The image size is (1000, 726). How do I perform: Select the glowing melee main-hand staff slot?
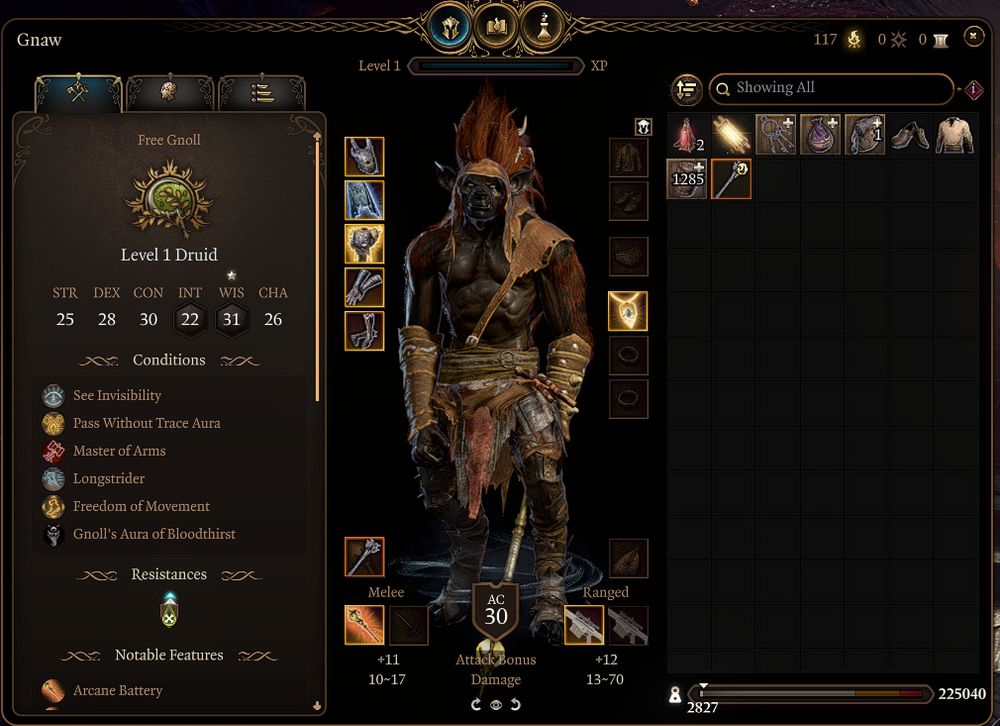click(364, 625)
